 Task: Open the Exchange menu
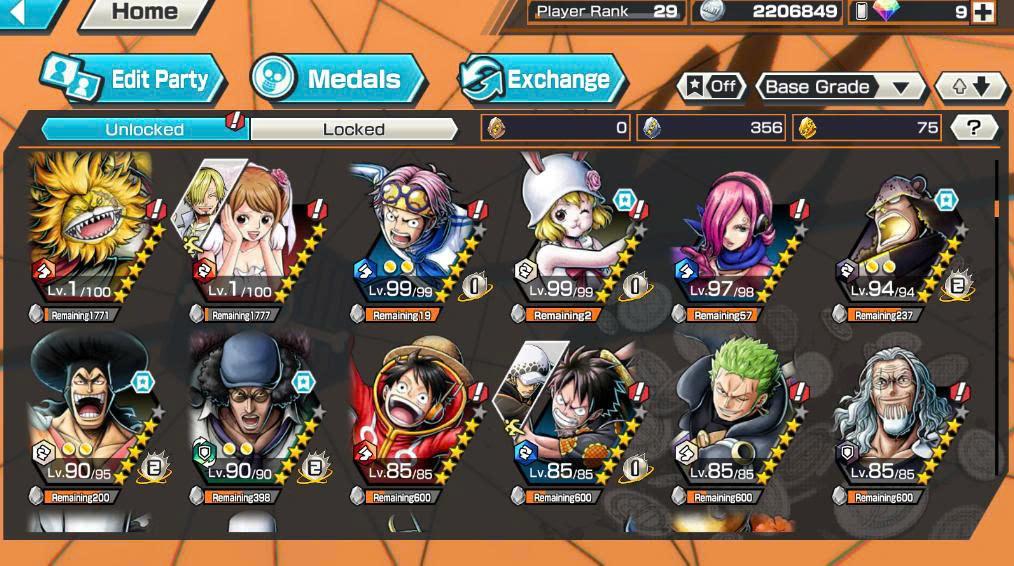pos(542,80)
